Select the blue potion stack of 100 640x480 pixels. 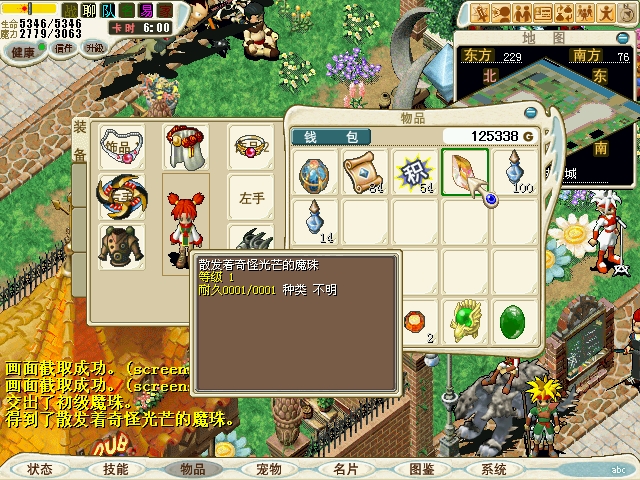tap(516, 172)
